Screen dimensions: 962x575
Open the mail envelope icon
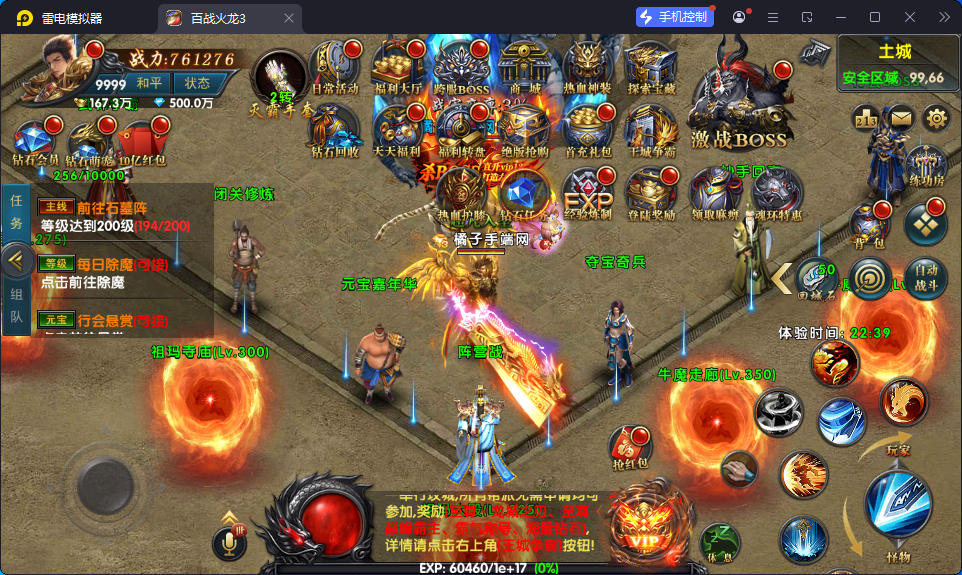click(901, 118)
